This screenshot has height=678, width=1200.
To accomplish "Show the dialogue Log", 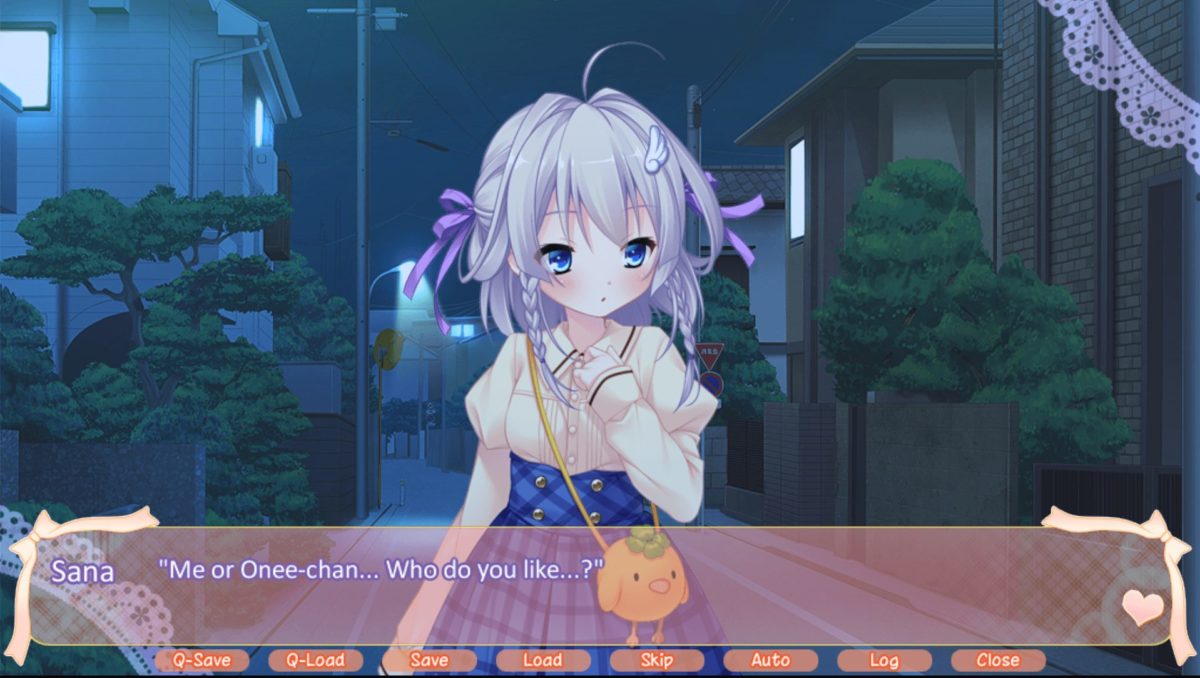I will [x=884, y=660].
